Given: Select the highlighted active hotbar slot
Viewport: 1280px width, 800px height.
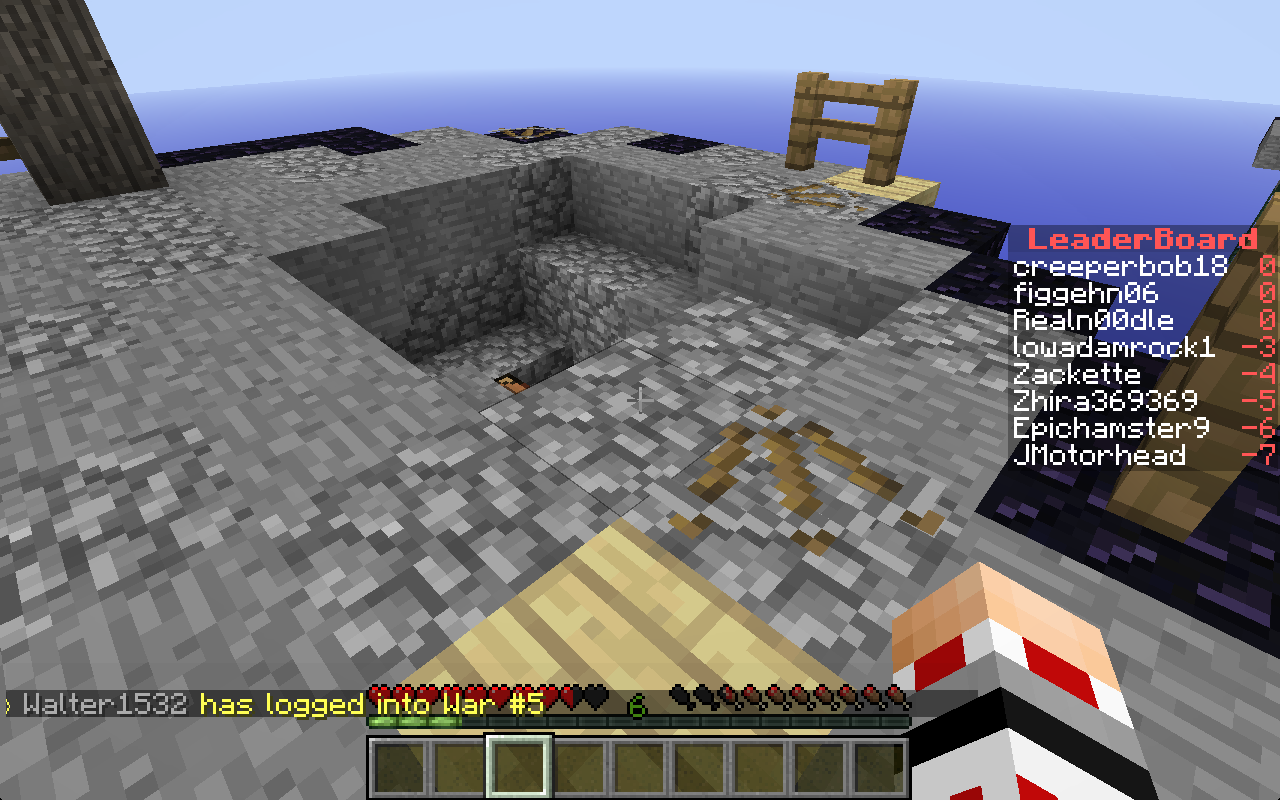Looking at the screenshot, I should (x=518, y=767).
